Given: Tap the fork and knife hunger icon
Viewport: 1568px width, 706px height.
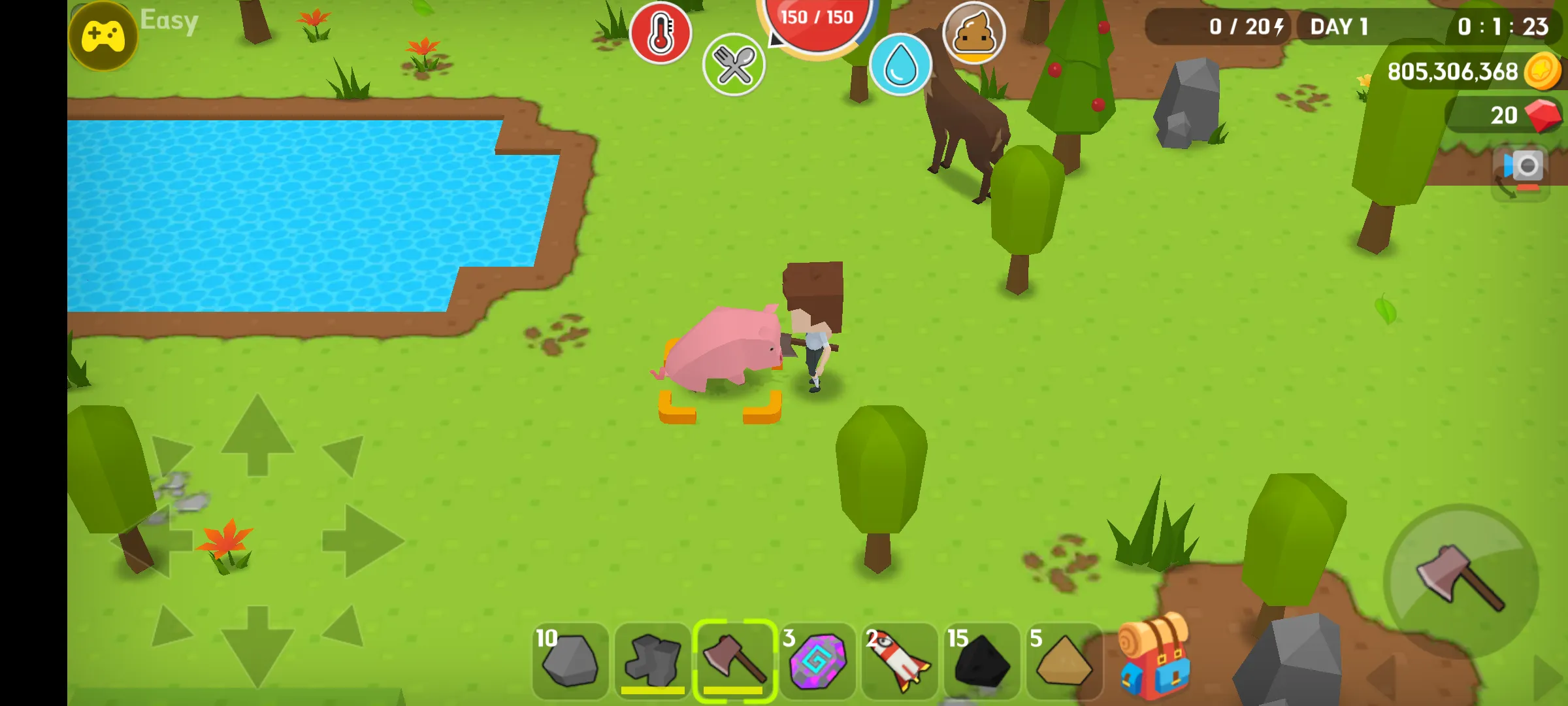Looking at the screenshot, I should pyautogui.click(x=734, y=65).
